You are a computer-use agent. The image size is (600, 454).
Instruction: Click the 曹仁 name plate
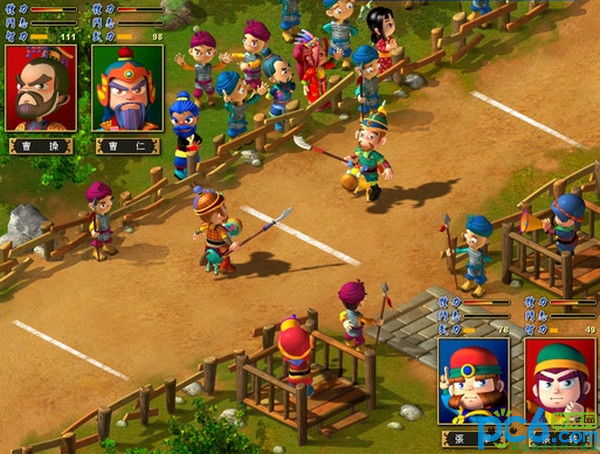(x=127, y=145)
